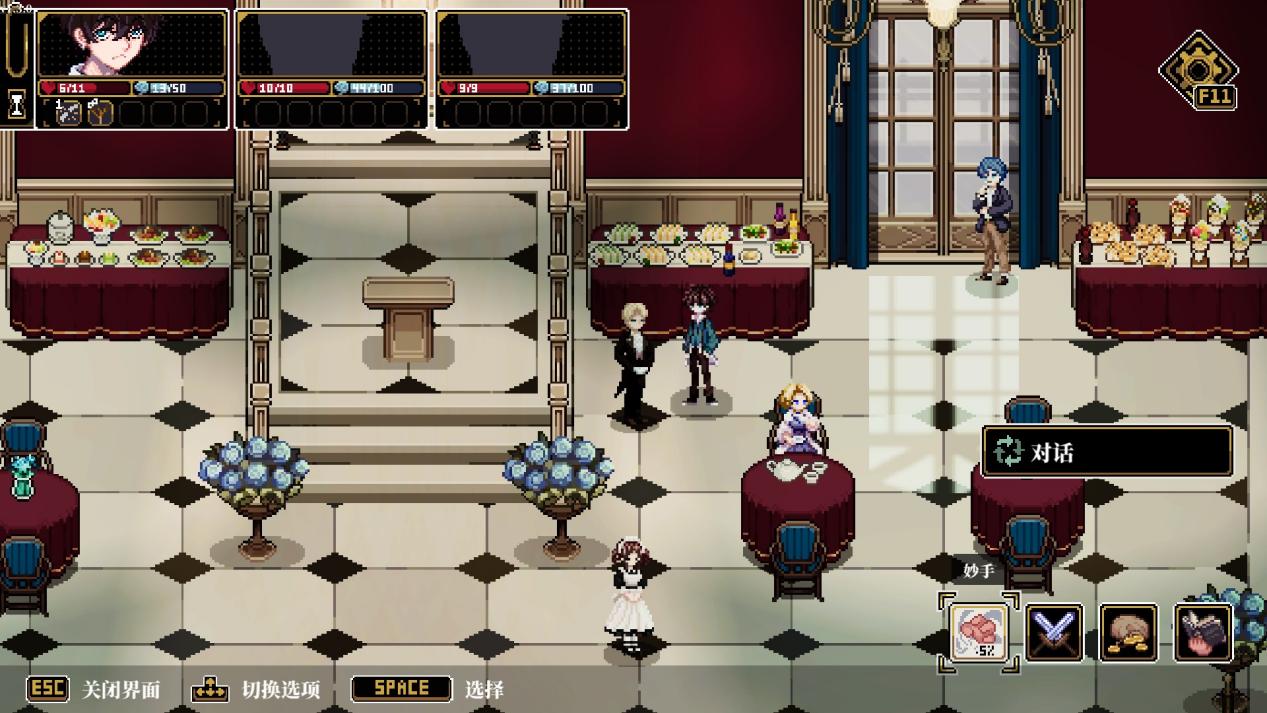The height and width of the screenshot is (713, 1267).
Task: Choose the coin pouch action icon
Action: click(1128, 632)
